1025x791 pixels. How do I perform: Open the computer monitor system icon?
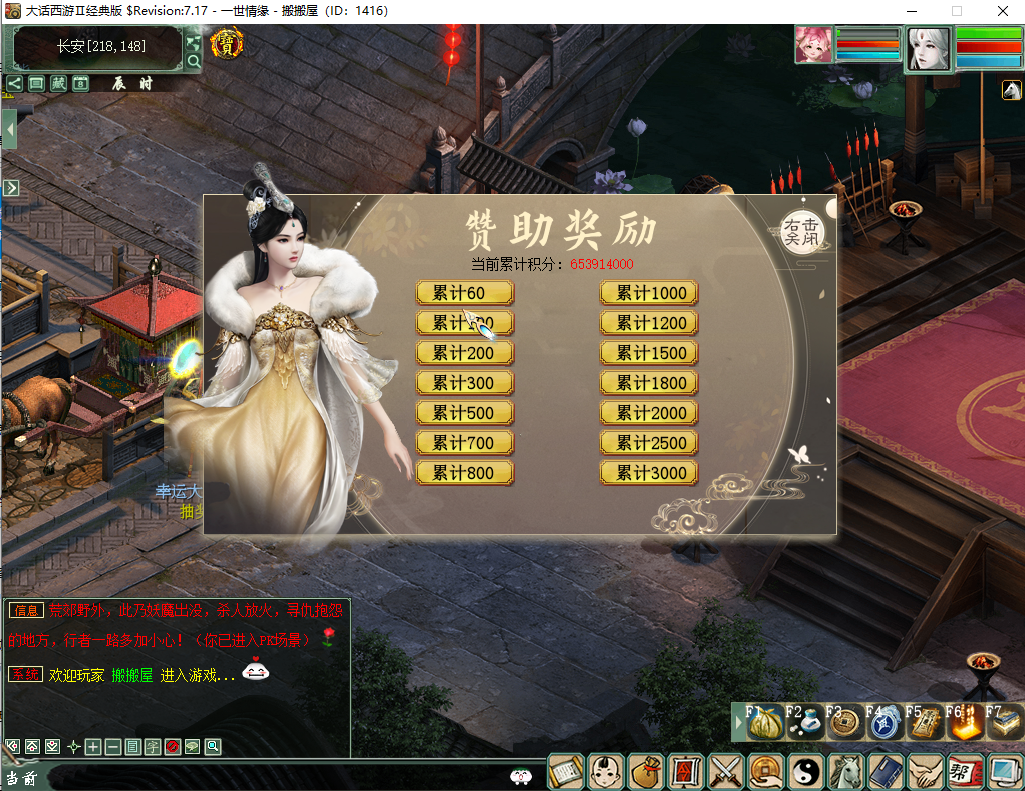coord(1004,771)
